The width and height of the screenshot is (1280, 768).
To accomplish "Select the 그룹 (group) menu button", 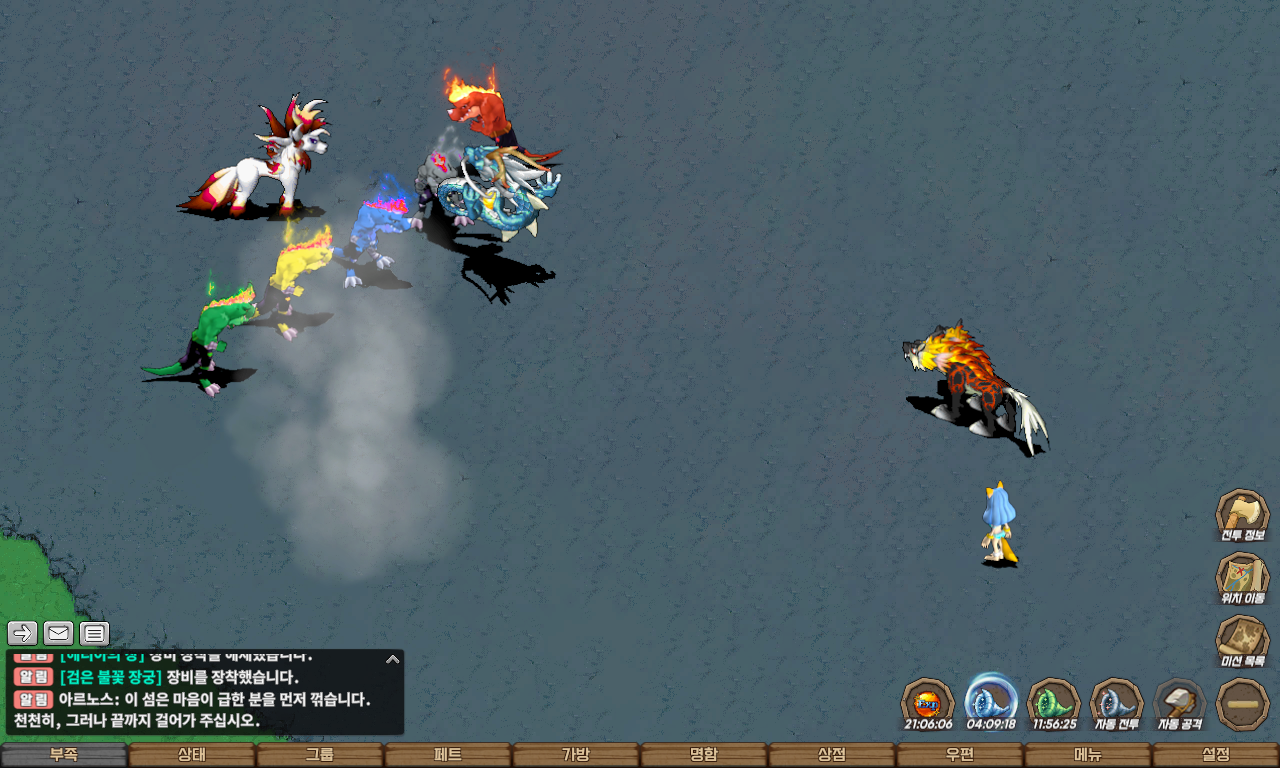I will coord(320,755).
